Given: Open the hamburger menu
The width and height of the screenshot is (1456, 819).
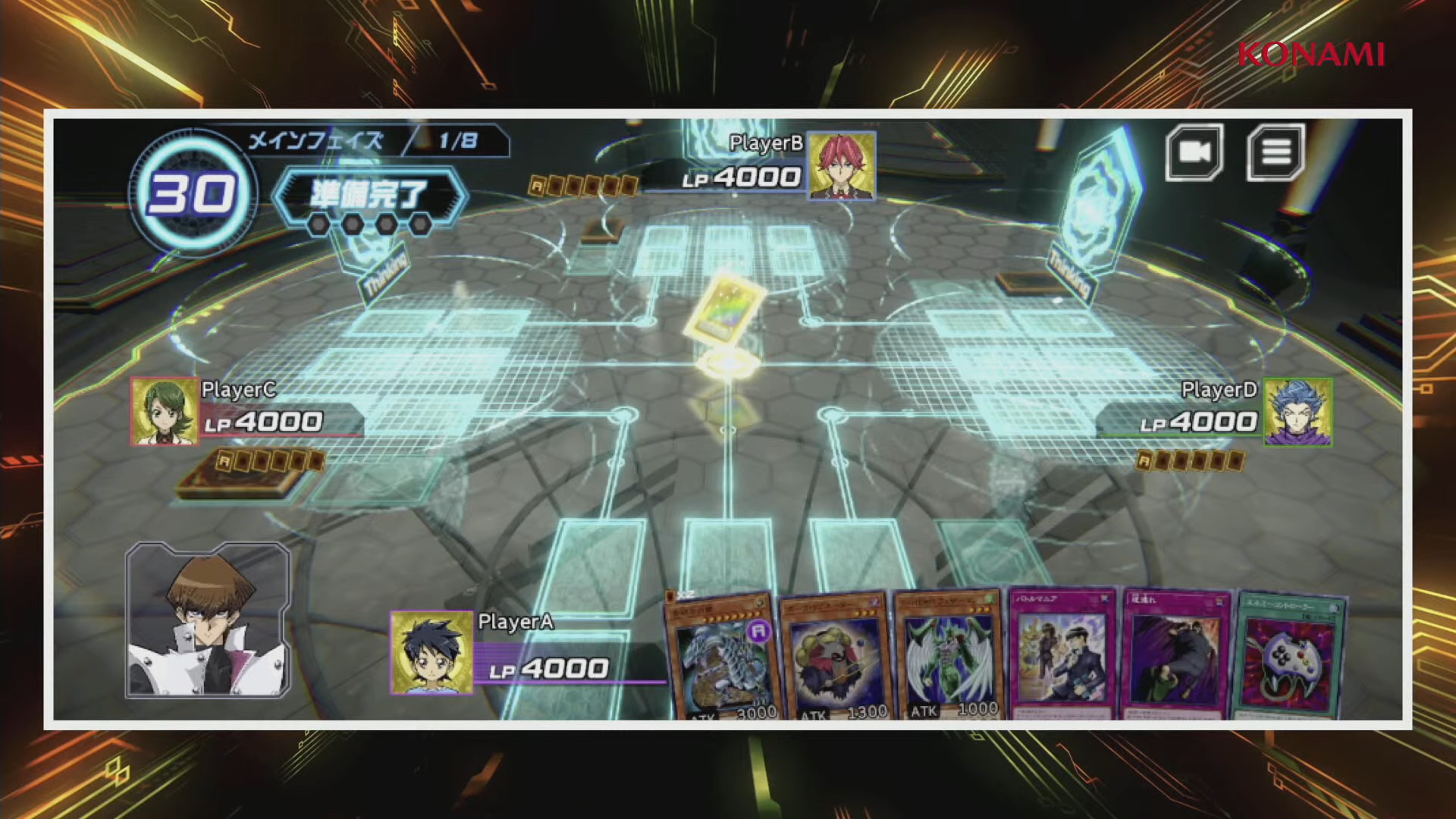Looking at the screenshot, I should click(x=1276, y=152).
